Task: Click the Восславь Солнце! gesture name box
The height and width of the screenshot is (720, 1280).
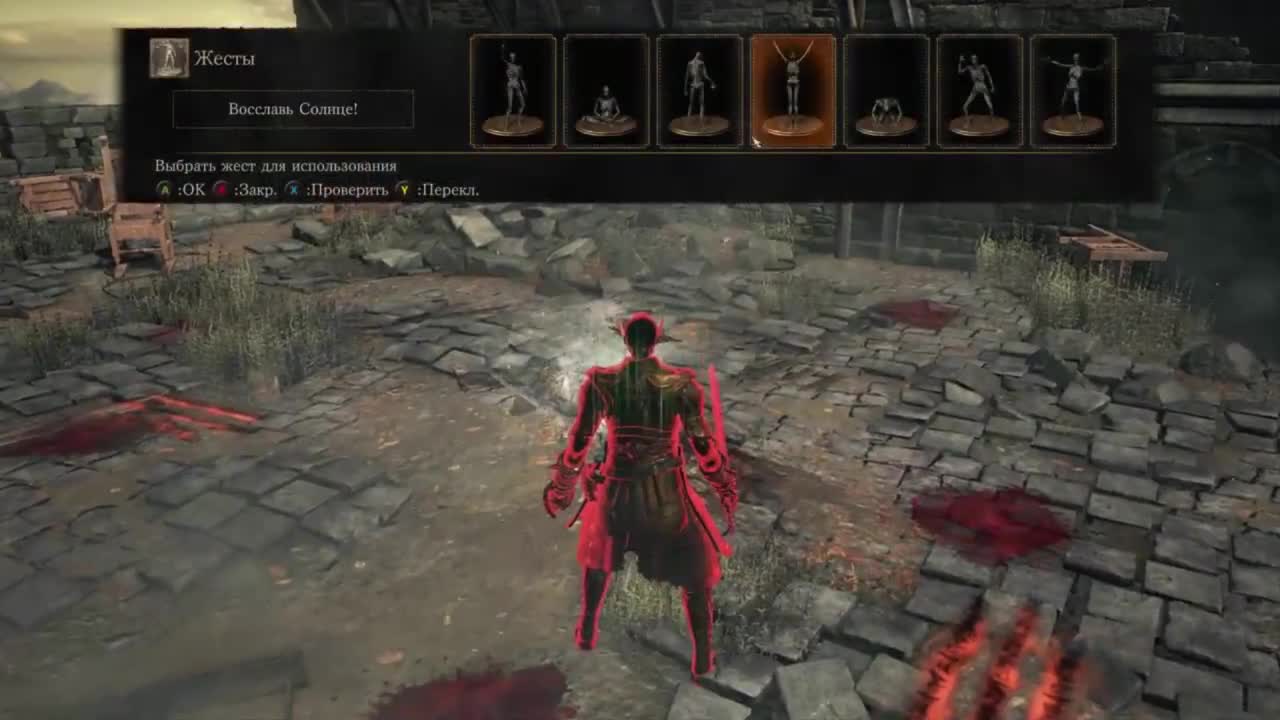Action: point(293,110)
